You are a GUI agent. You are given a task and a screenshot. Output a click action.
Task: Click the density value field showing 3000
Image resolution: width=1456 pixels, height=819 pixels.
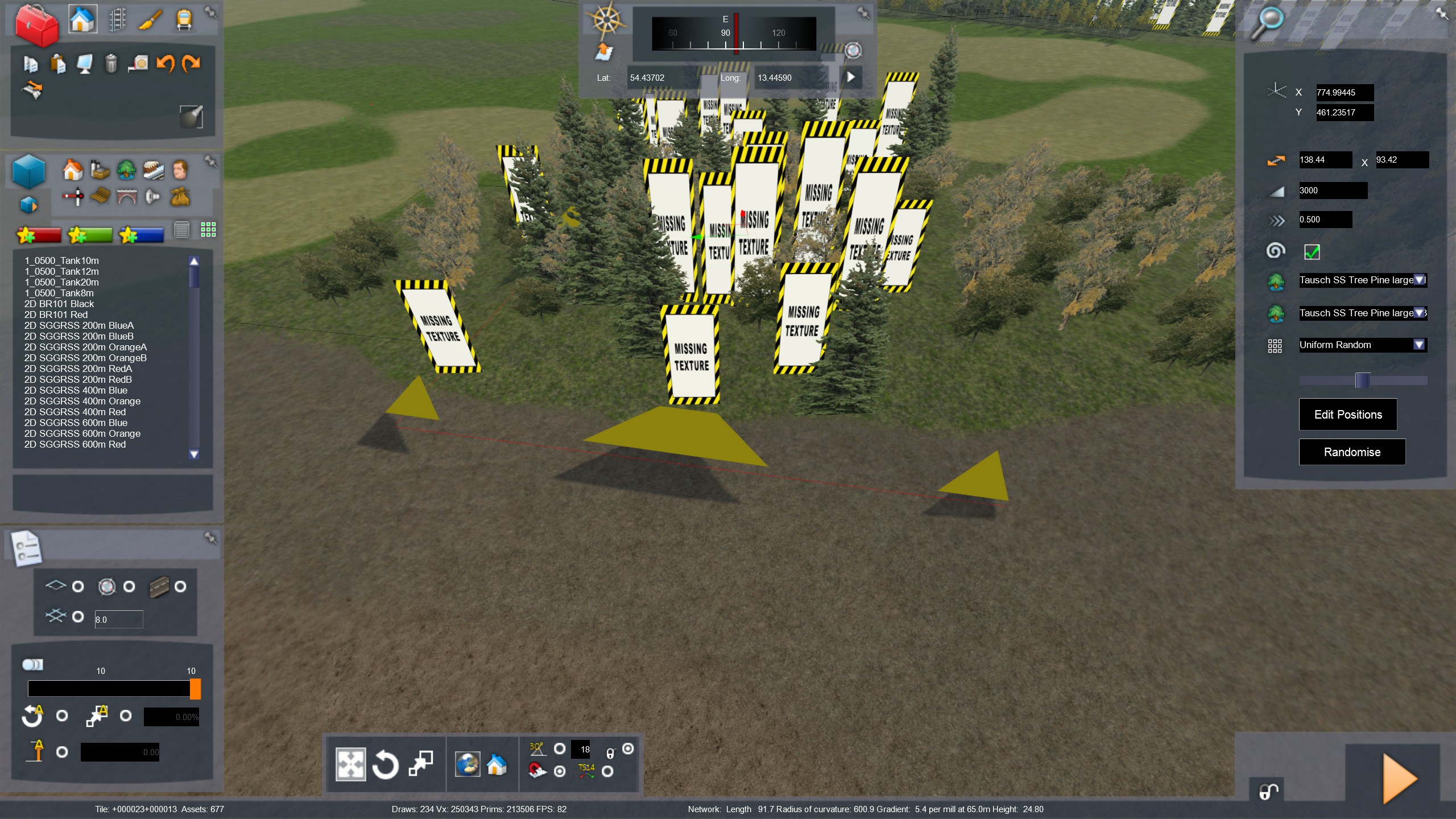[x=1332, y=191]
